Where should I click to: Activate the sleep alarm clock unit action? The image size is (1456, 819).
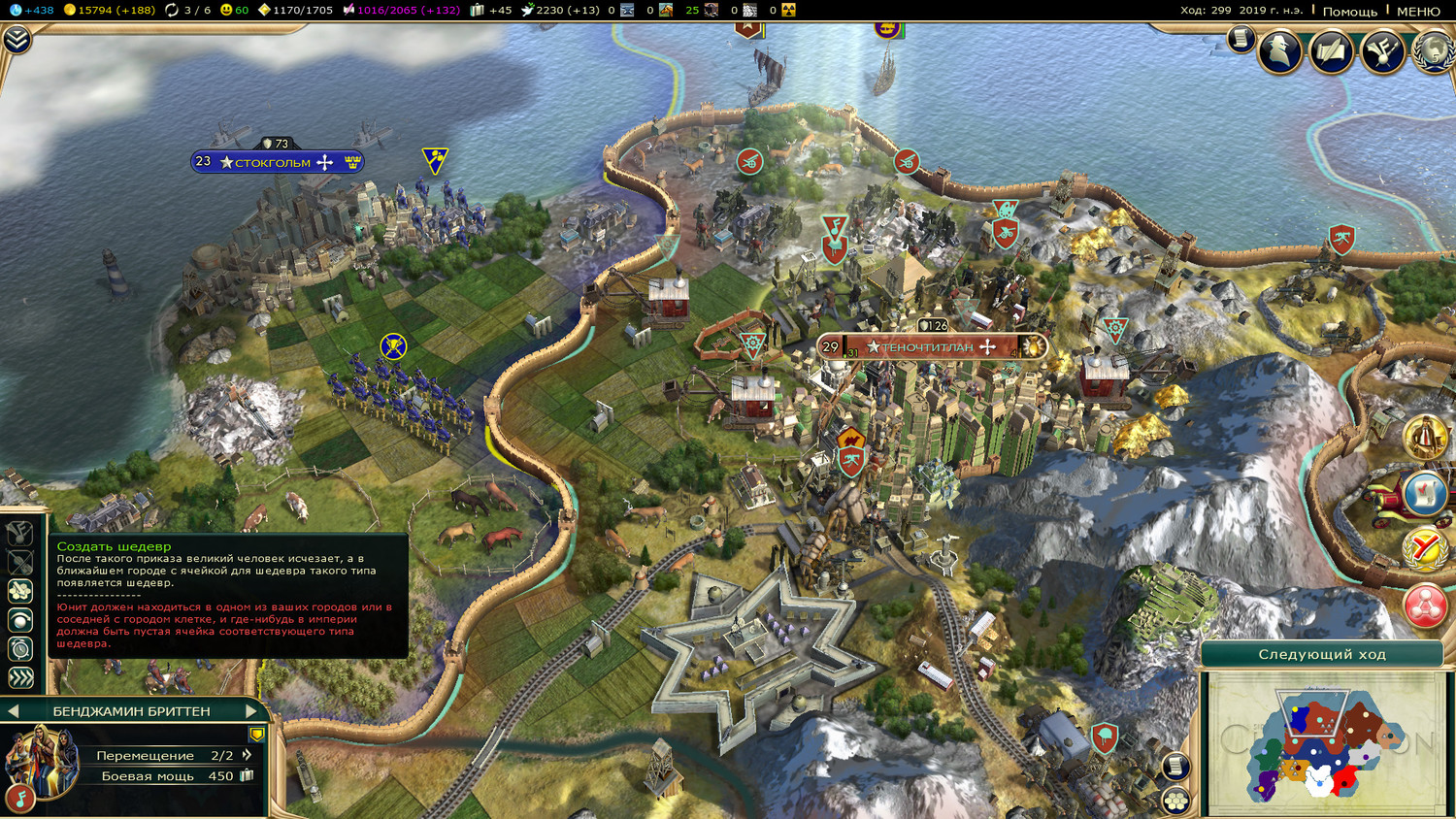pyautogui.click(x=20, y=648)
